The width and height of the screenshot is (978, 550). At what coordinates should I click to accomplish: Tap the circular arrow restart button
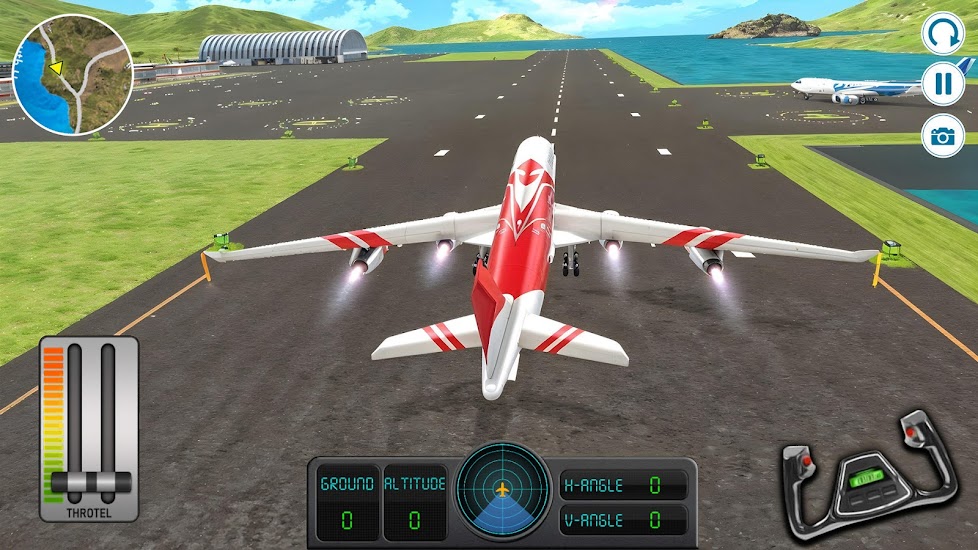click(942, 34)
